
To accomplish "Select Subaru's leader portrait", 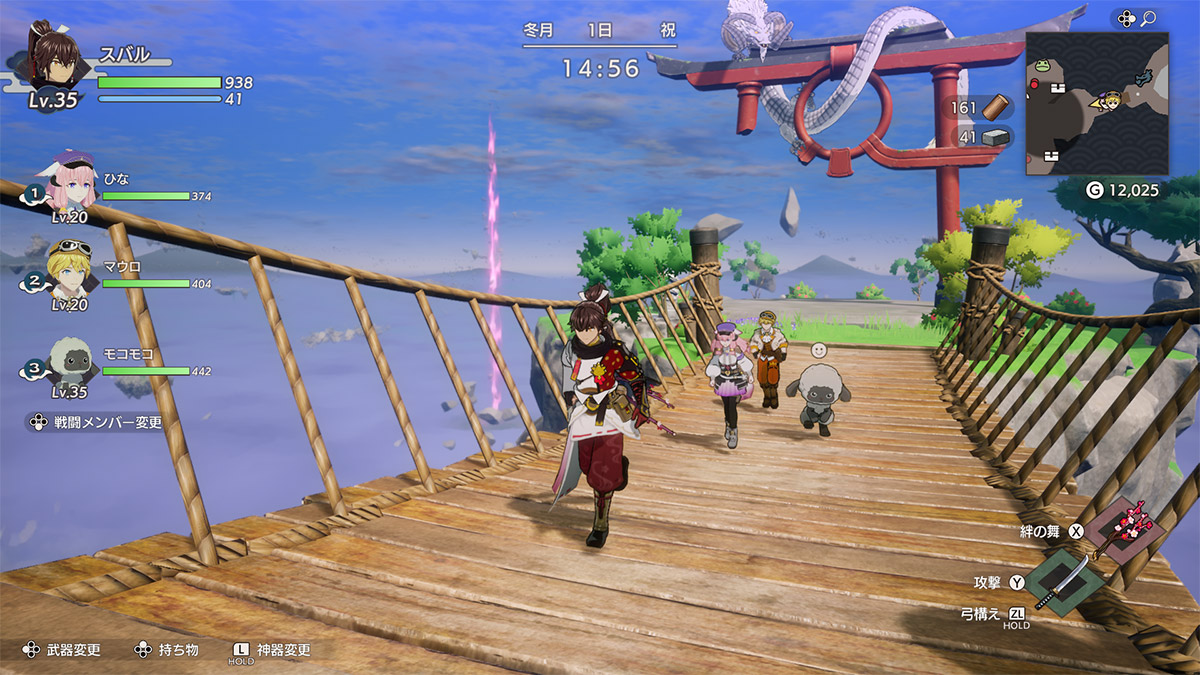I will coord(52,55).
